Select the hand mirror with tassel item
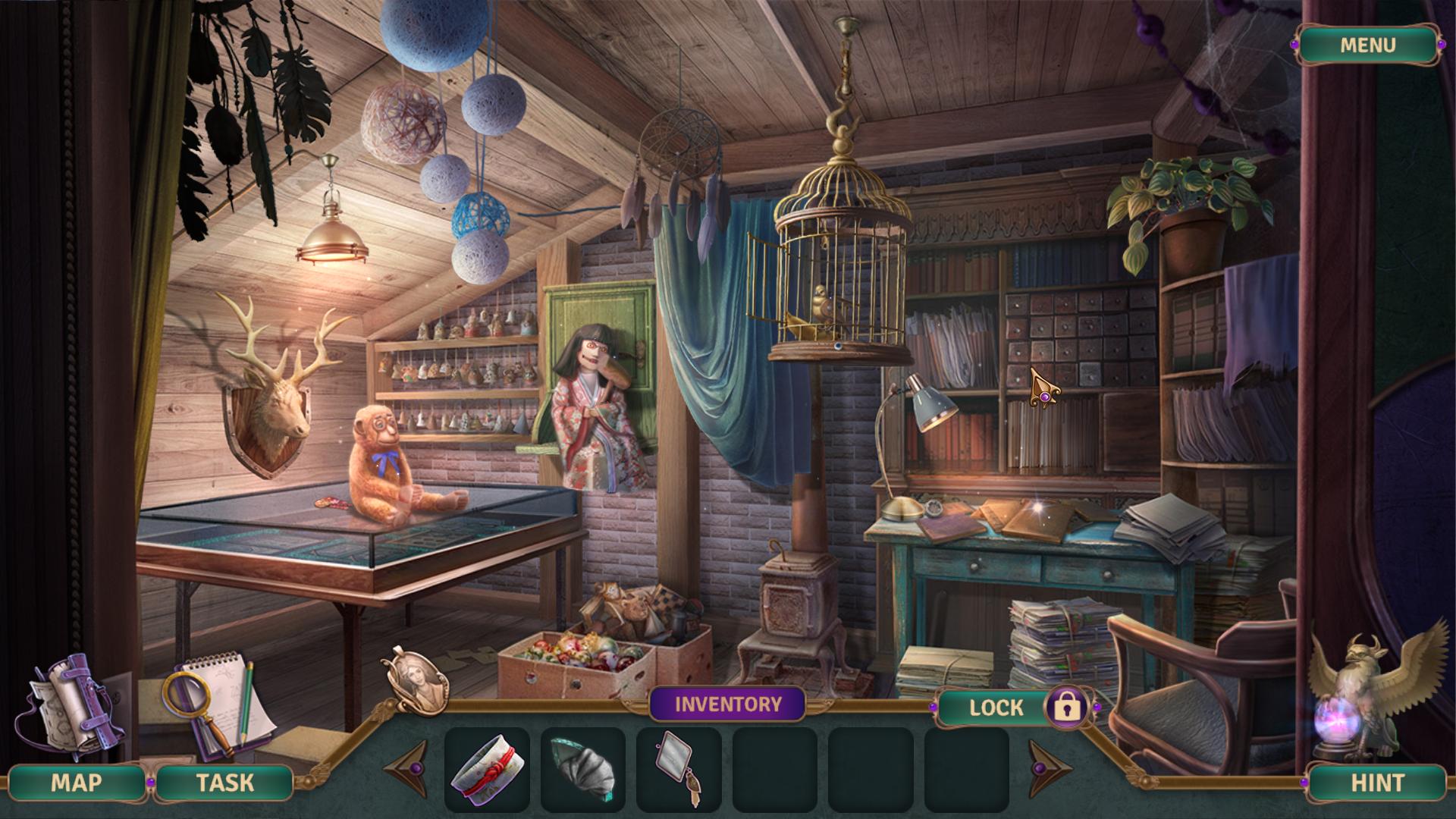 [x=676, y=767]
